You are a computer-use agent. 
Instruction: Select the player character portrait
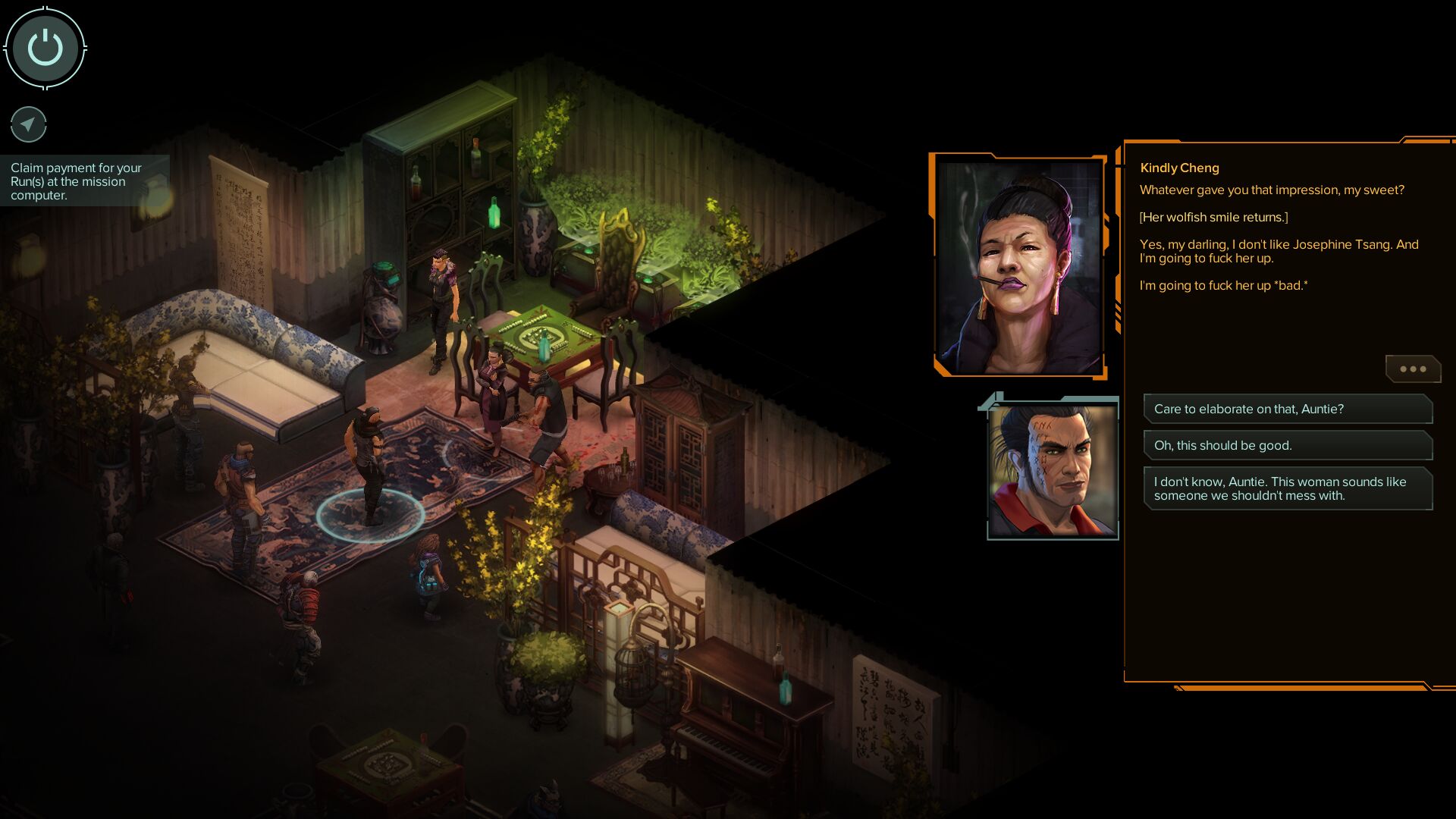1053,470
